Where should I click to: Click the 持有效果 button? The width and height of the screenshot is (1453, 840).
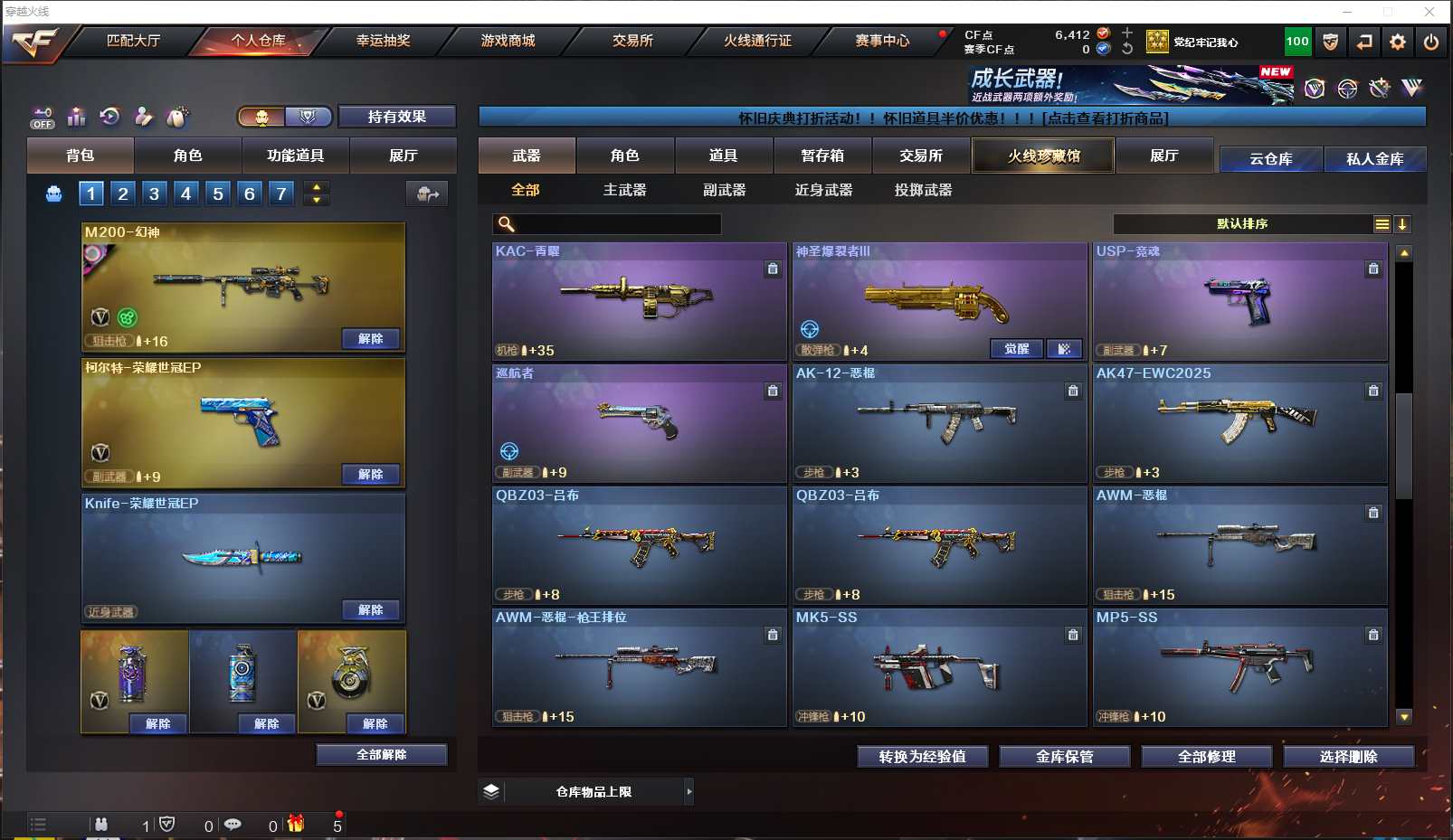pos(396,117)
